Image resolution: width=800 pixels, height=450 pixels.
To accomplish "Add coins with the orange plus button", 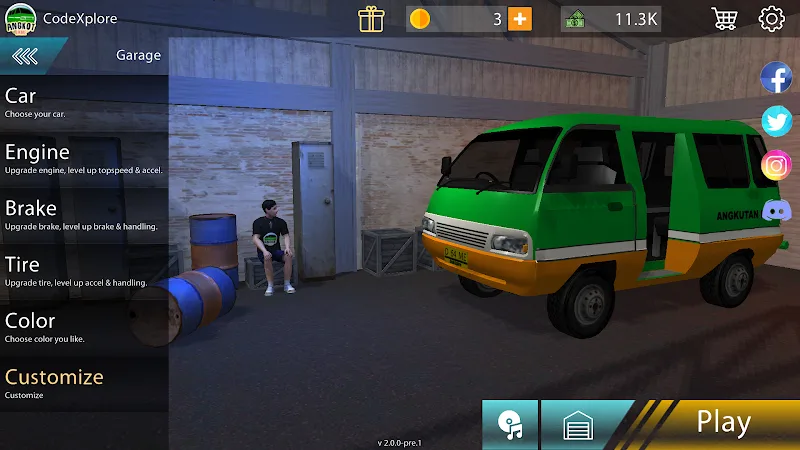I will (x=520, y=19).
